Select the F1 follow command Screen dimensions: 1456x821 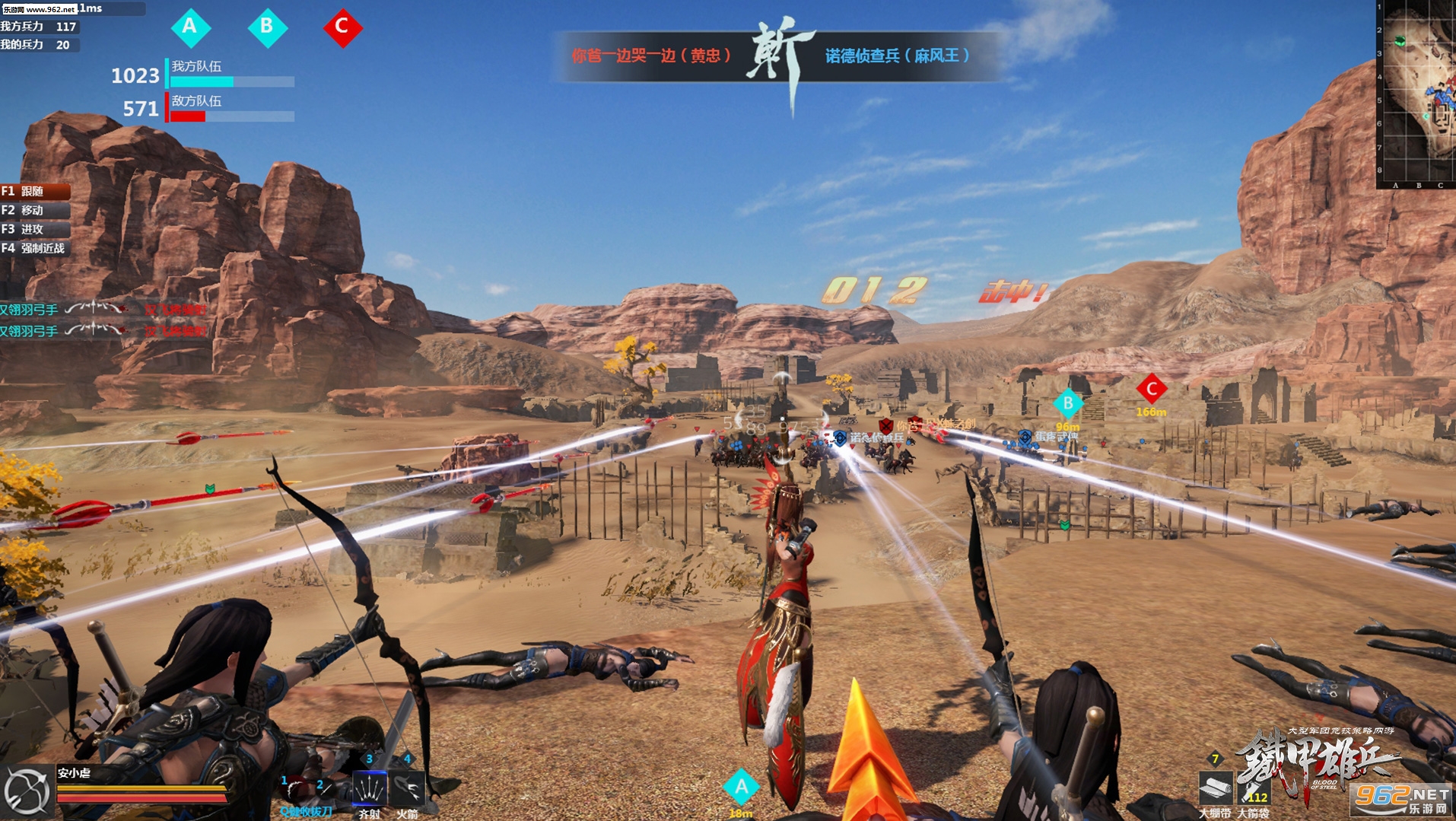point(34,191)
